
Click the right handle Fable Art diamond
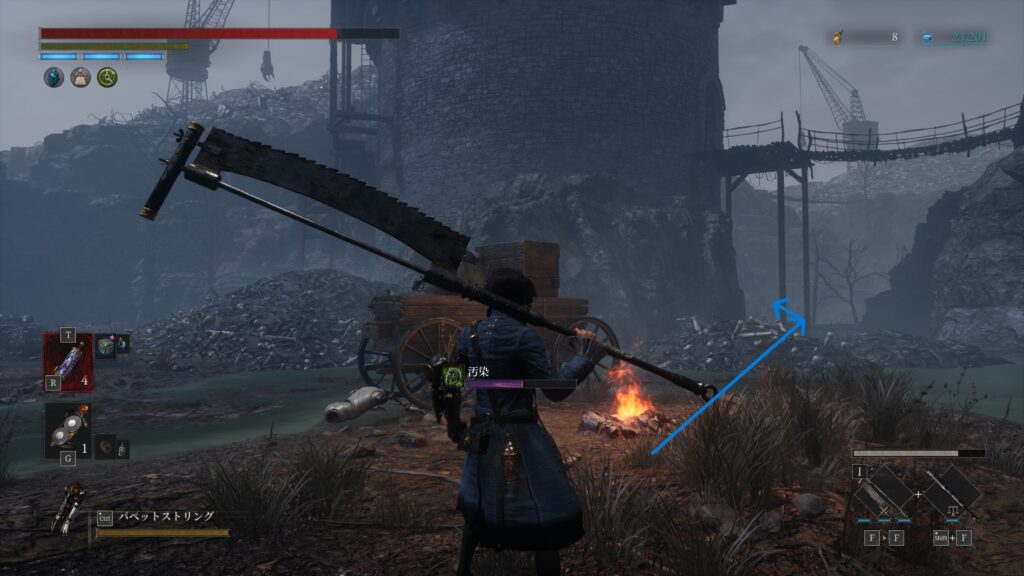pyautogui.click(x=951, y=492)
